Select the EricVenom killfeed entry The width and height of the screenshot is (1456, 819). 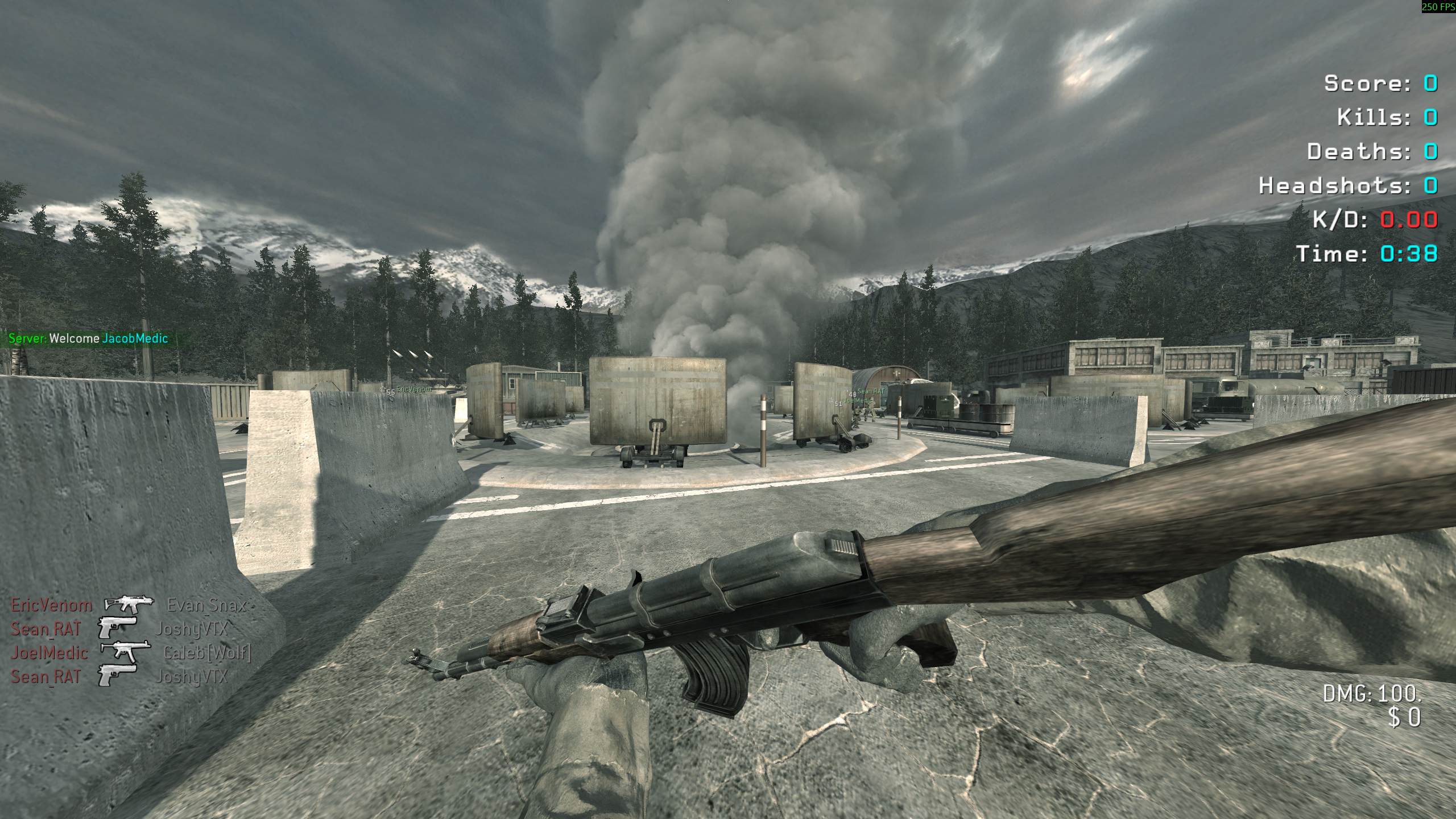coord(130,605)
